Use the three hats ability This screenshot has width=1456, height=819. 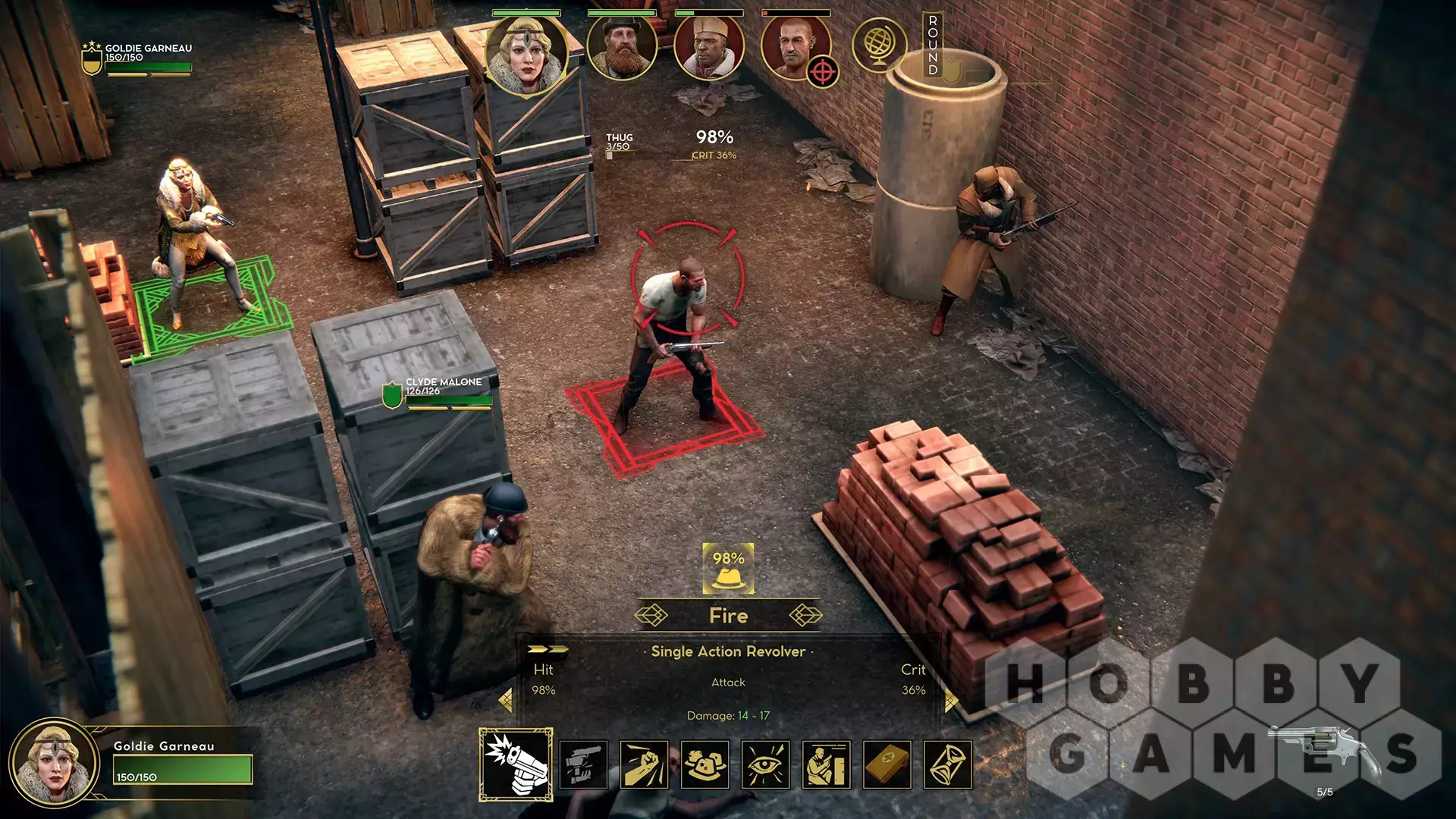704,764
